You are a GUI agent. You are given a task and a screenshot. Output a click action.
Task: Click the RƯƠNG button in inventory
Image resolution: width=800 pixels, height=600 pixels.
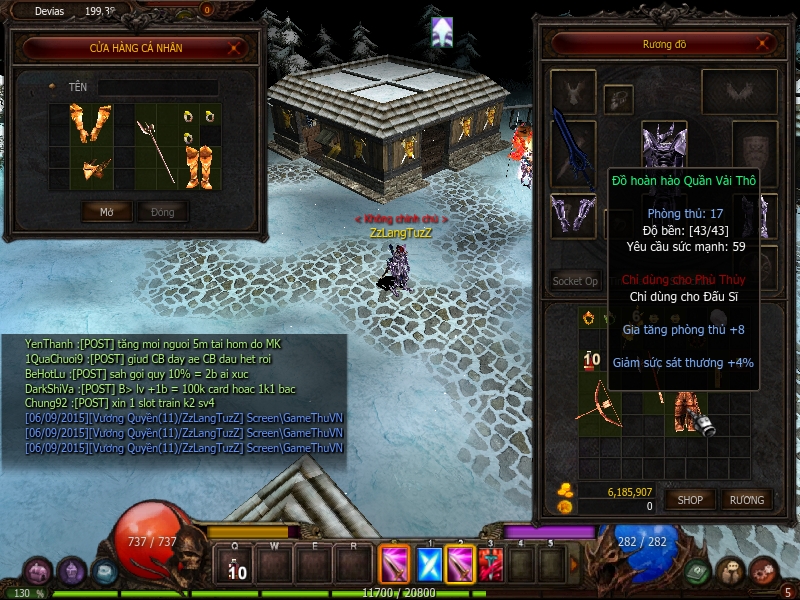tap(746, 499)
